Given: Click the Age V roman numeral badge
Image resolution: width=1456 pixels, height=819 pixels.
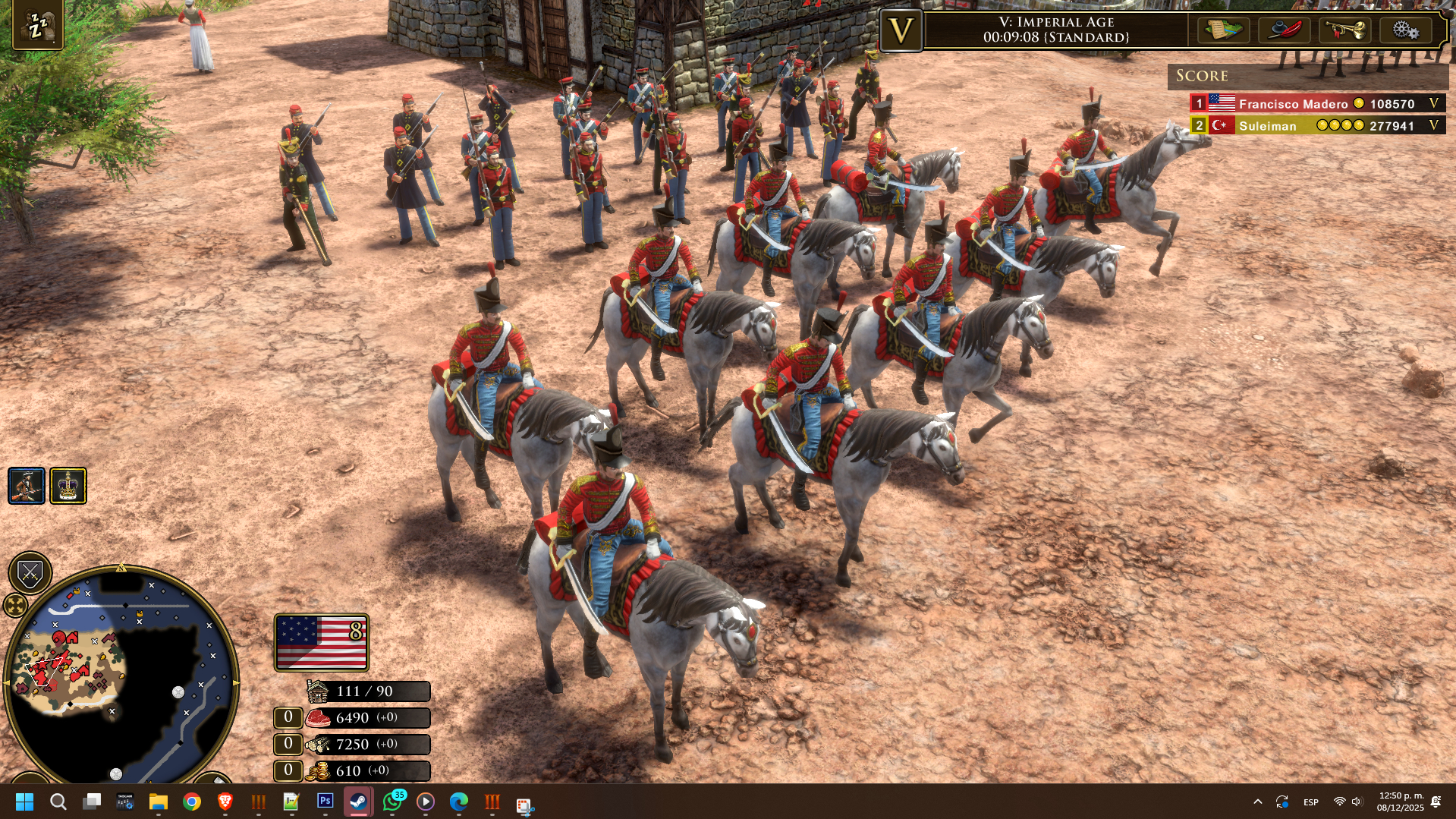Looking at the screenshot, I should tap(901, 31).
